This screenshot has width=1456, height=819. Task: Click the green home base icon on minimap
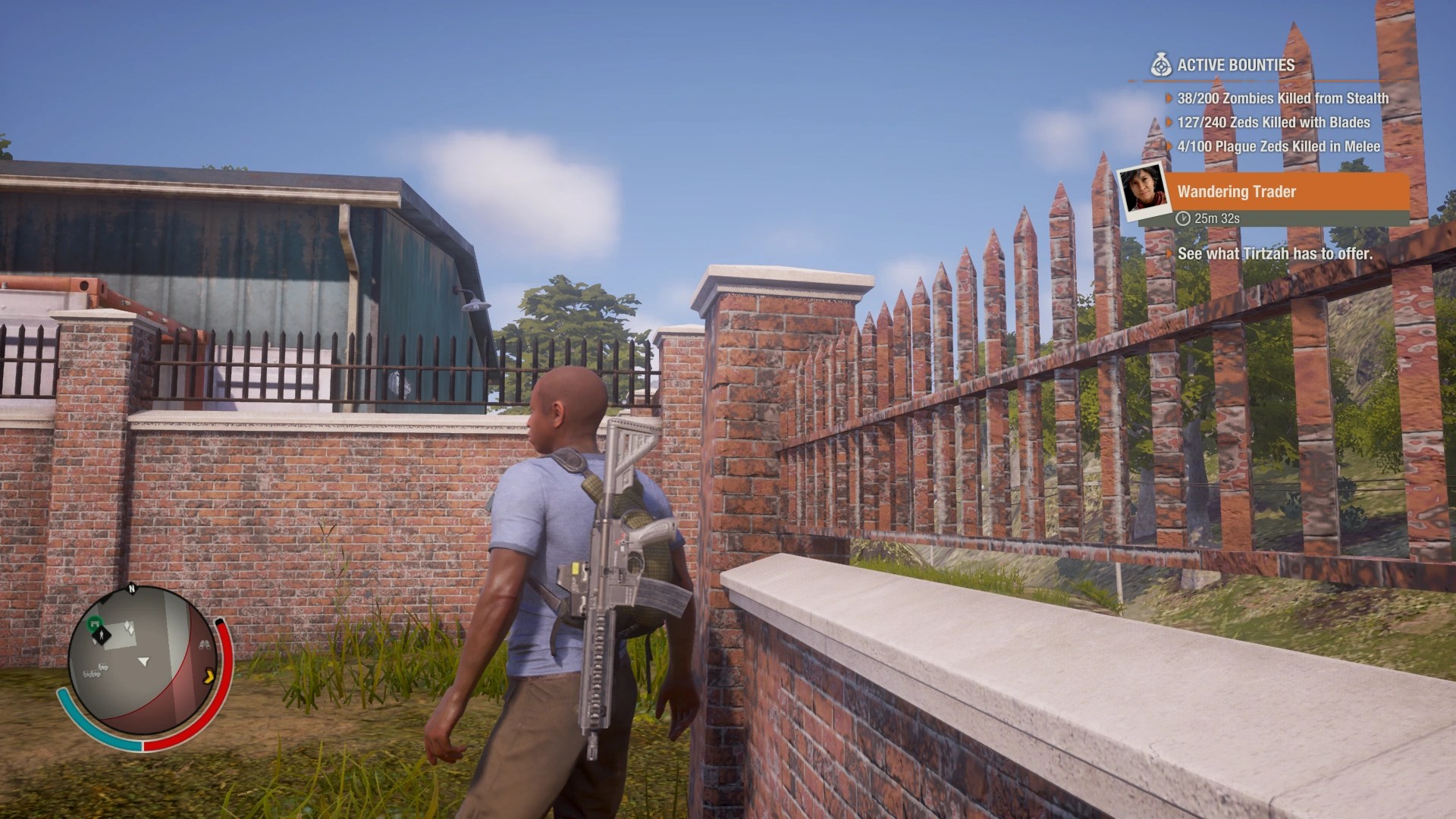click(x=94, y=623)
